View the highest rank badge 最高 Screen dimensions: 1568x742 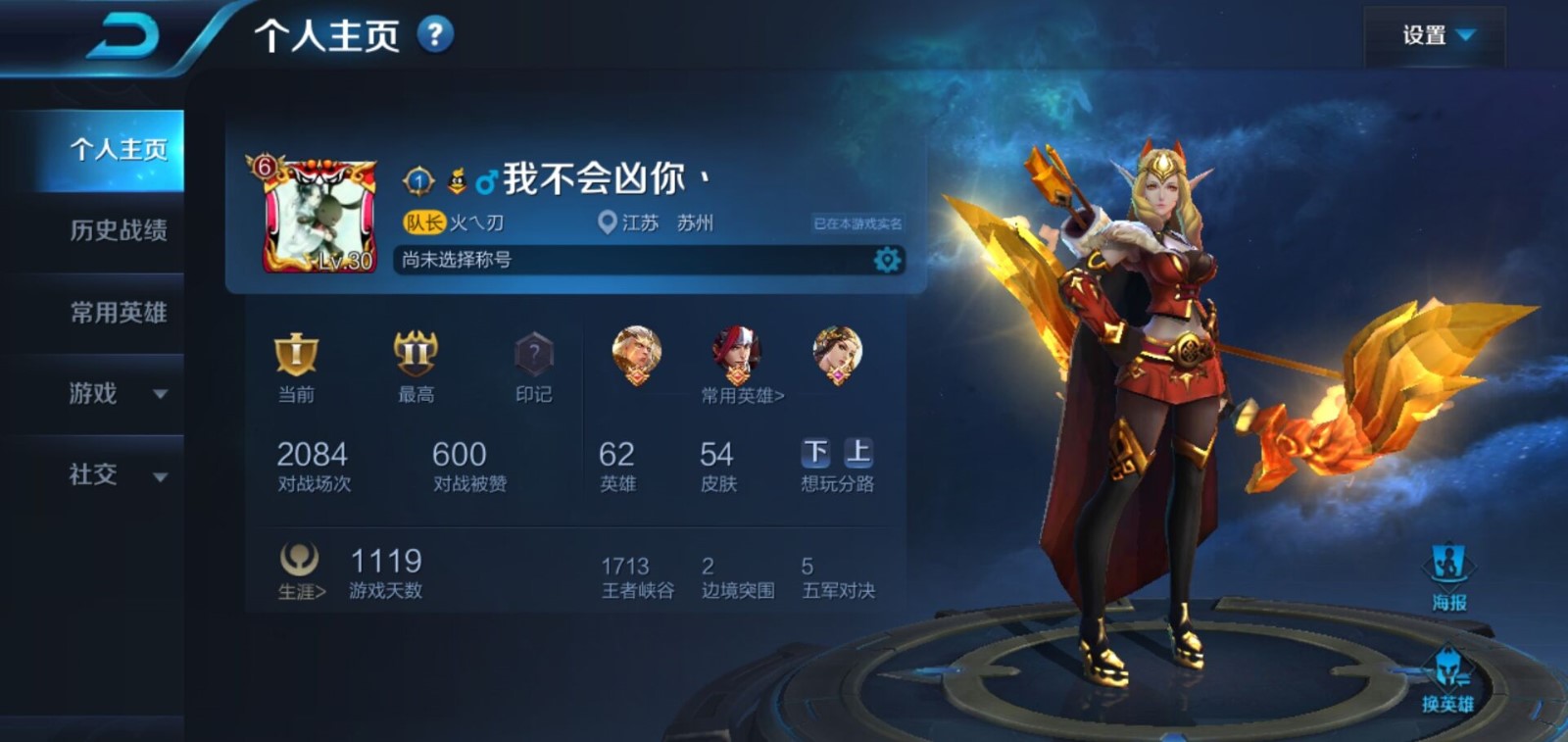(416, 365)
